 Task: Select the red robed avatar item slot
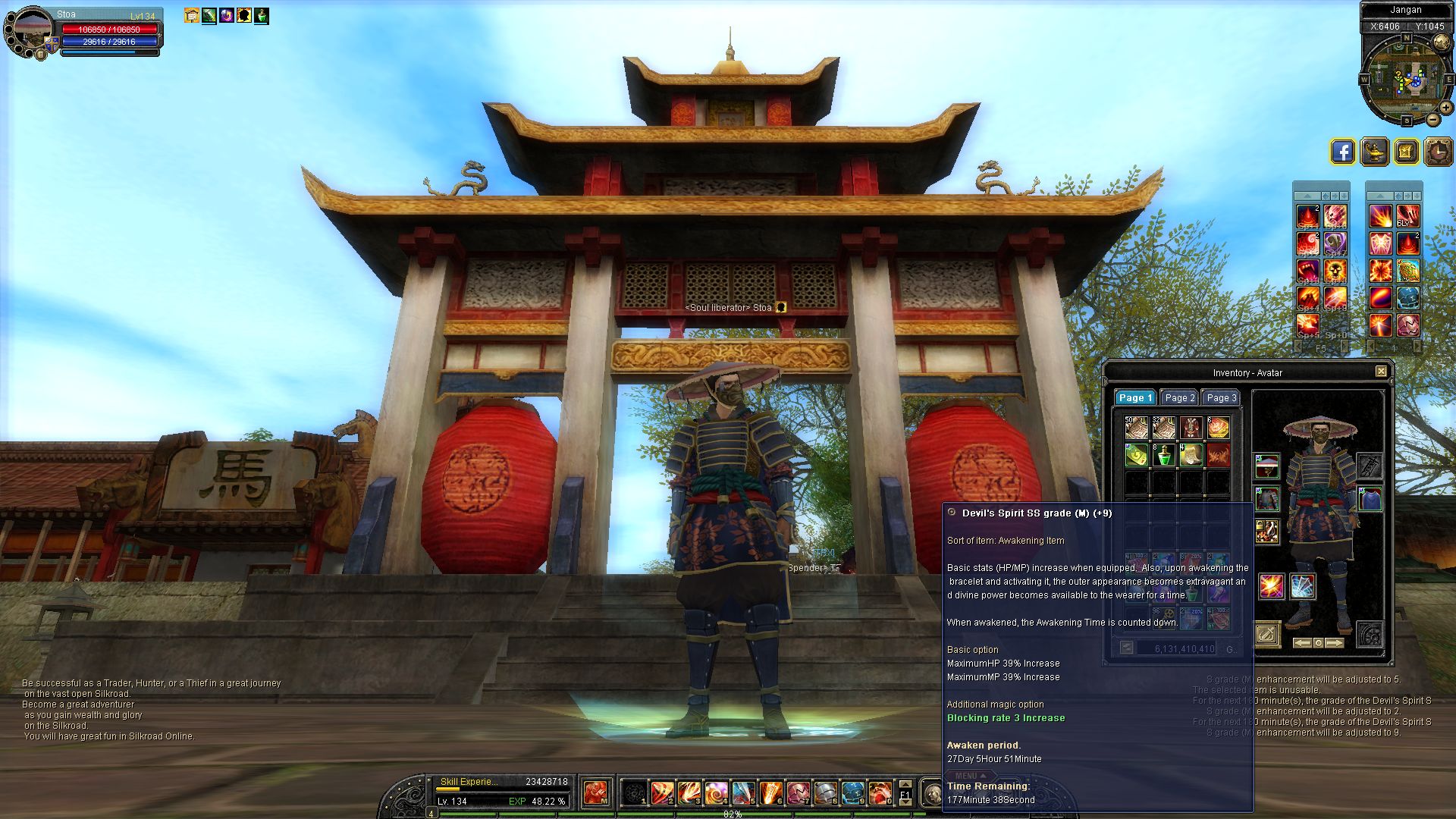pos(1191,428)
